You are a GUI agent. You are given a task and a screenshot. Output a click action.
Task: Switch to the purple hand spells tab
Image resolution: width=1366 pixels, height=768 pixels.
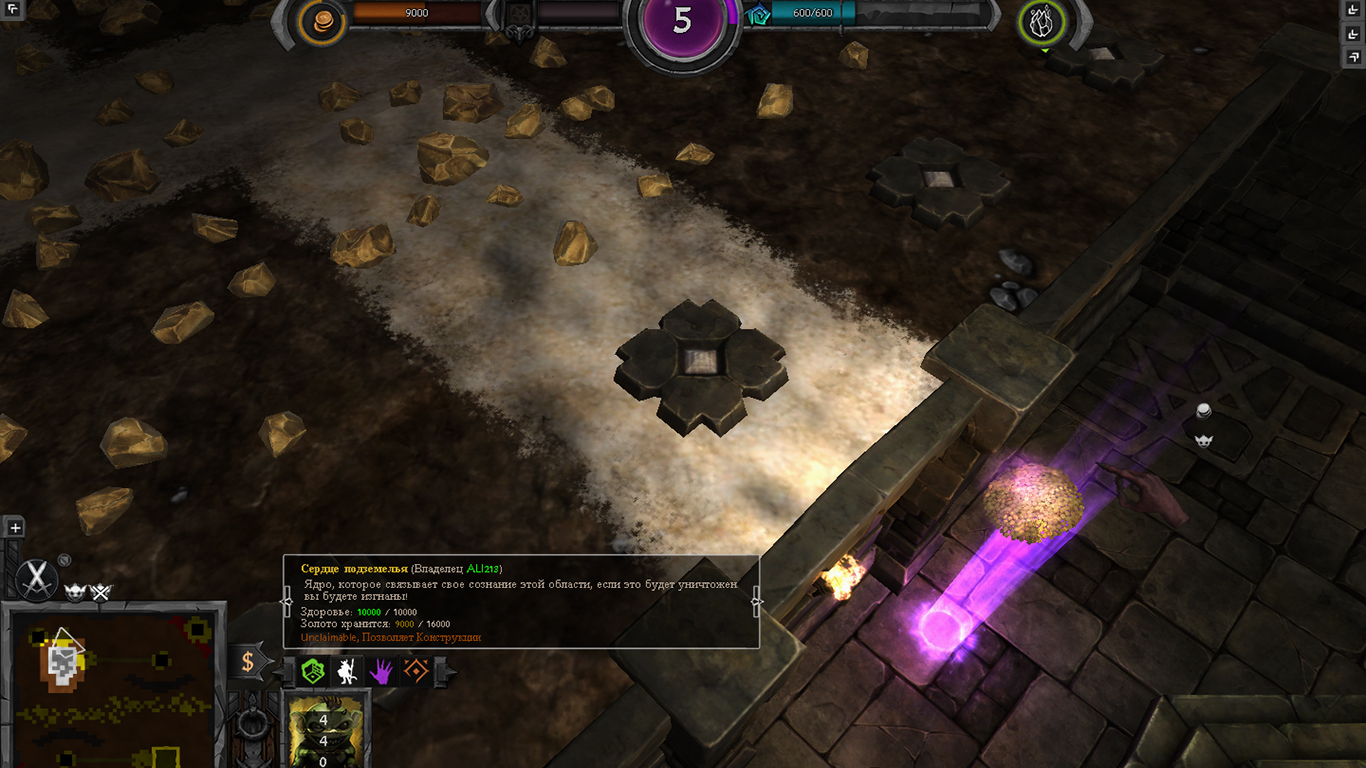click(x=381, y=671)
